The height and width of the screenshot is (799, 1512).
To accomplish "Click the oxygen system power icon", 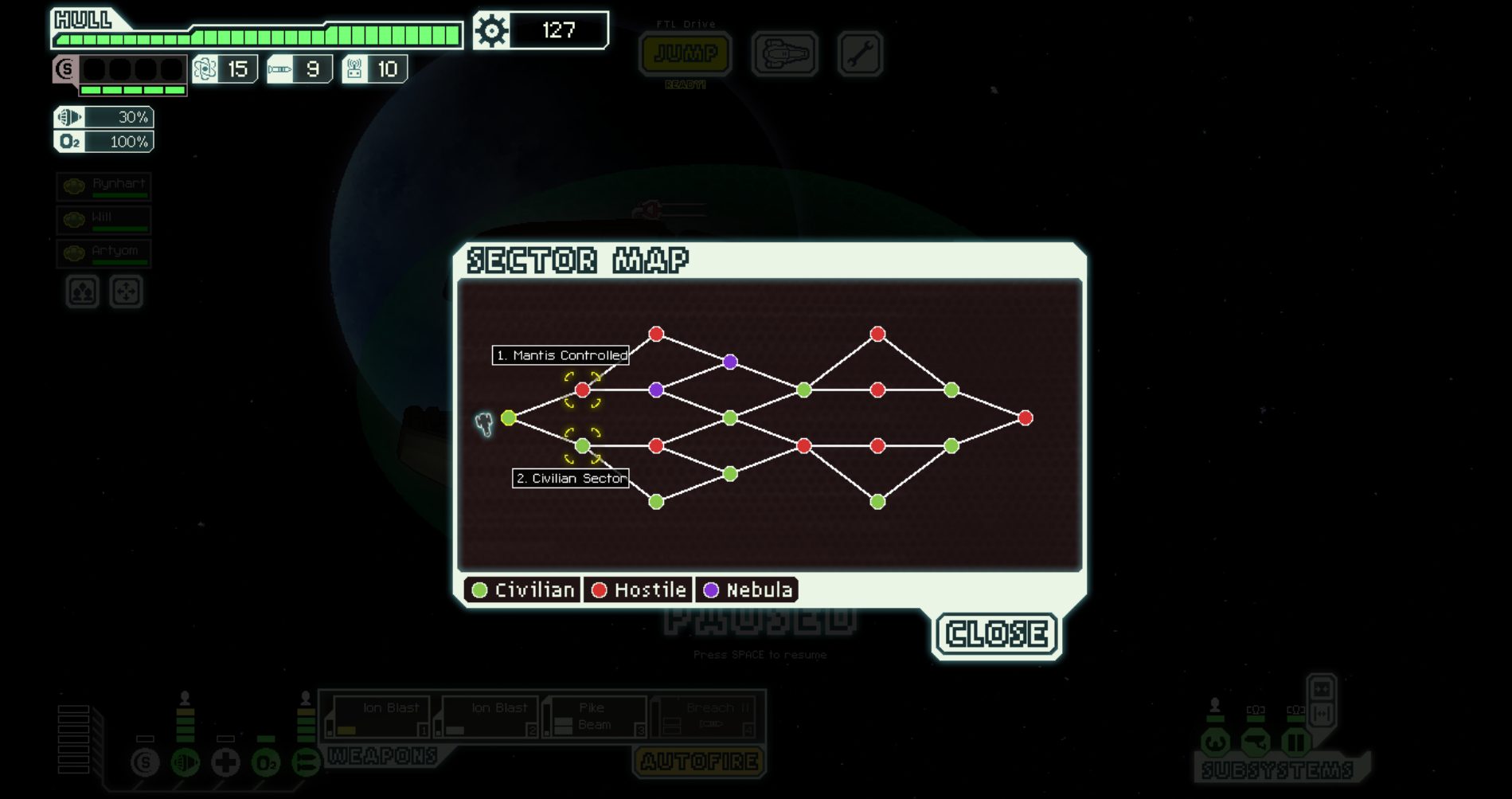I will tap(266, 763).
